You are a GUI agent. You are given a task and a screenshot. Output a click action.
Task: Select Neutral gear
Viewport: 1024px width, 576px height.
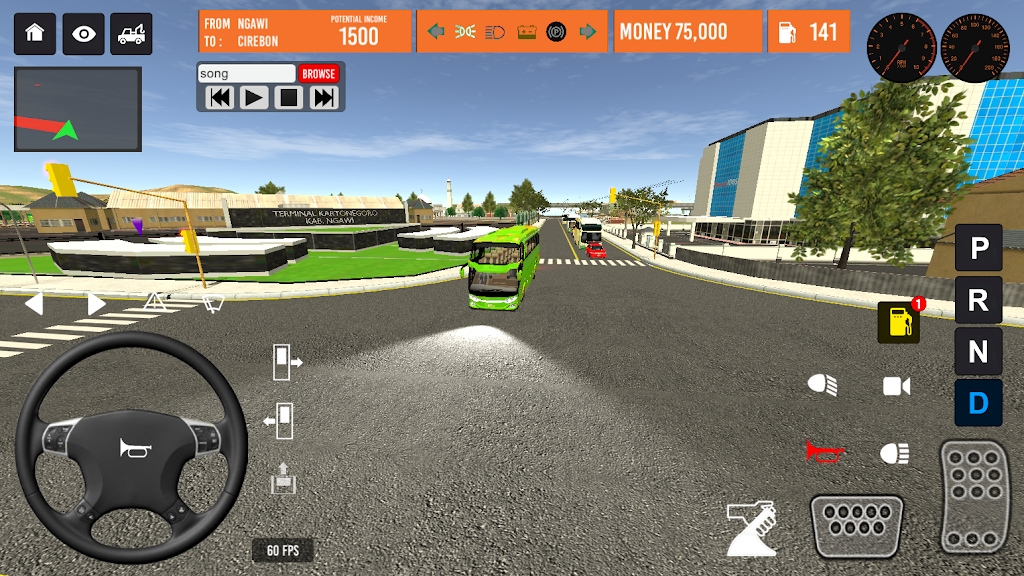(978, 351)
